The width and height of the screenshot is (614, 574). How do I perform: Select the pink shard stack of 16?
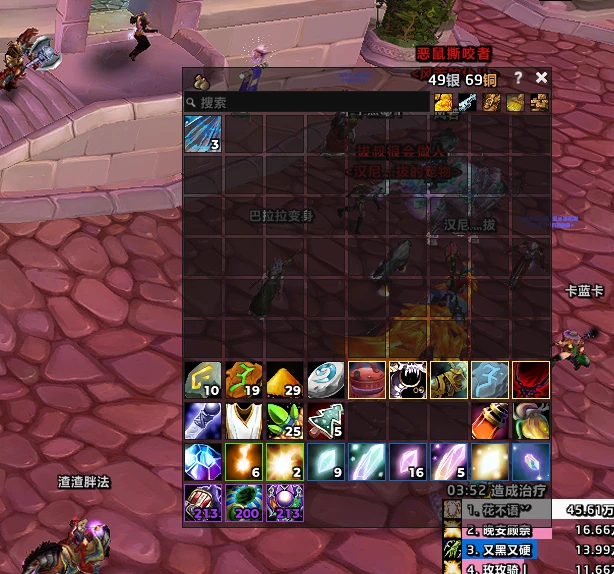coord(408,462)
